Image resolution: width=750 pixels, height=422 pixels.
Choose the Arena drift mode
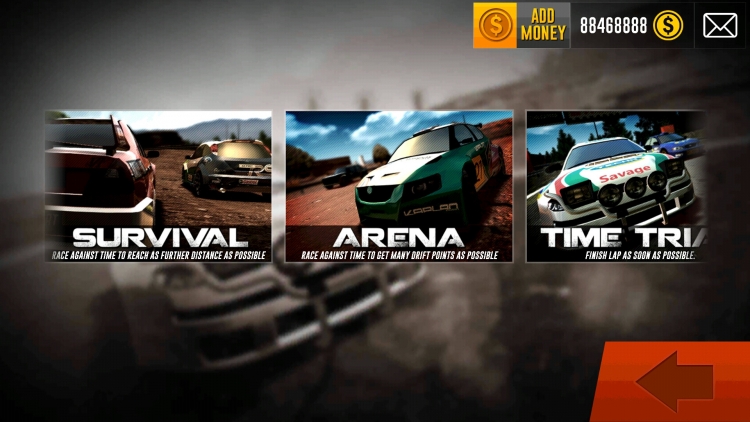[399, 186]
